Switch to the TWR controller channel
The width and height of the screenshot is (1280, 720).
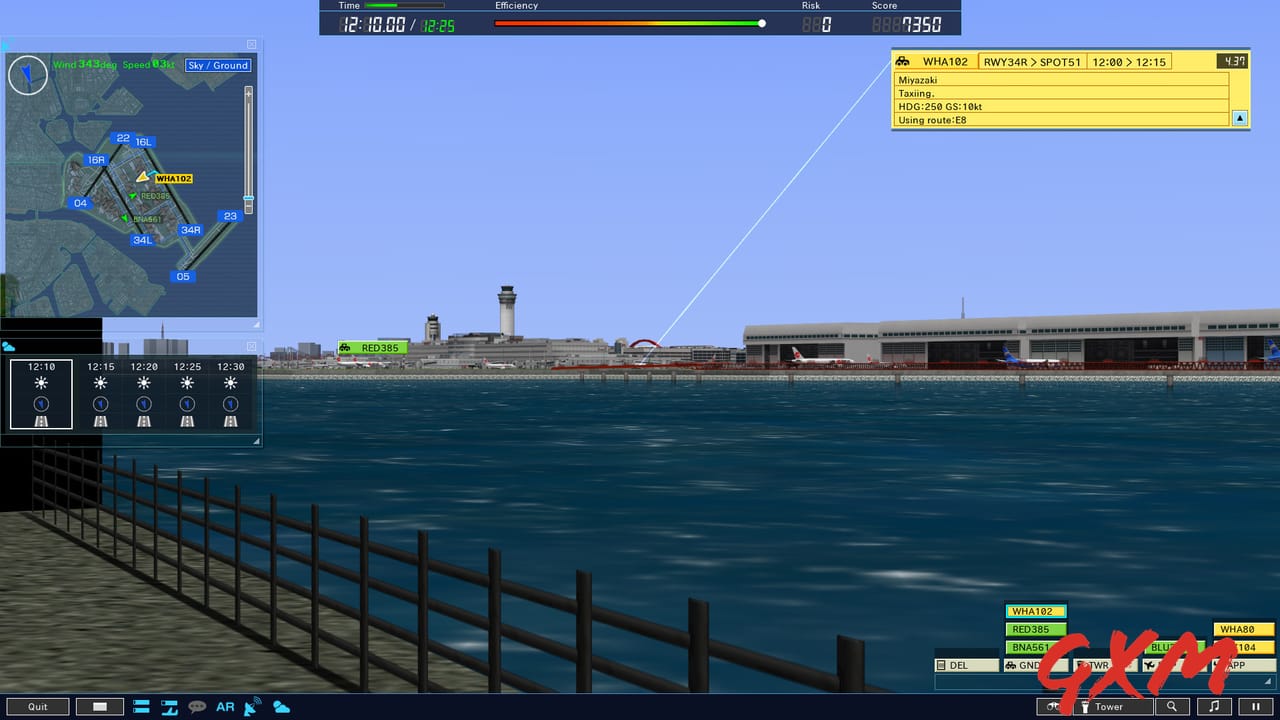coord(1100,665)
